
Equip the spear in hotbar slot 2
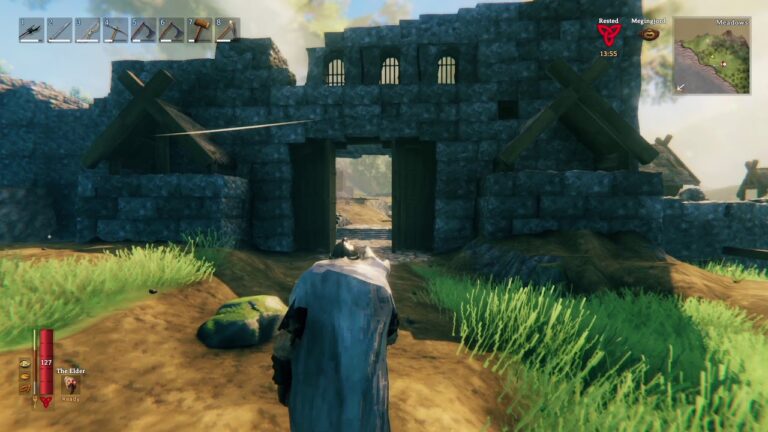(x=59, y=31)
